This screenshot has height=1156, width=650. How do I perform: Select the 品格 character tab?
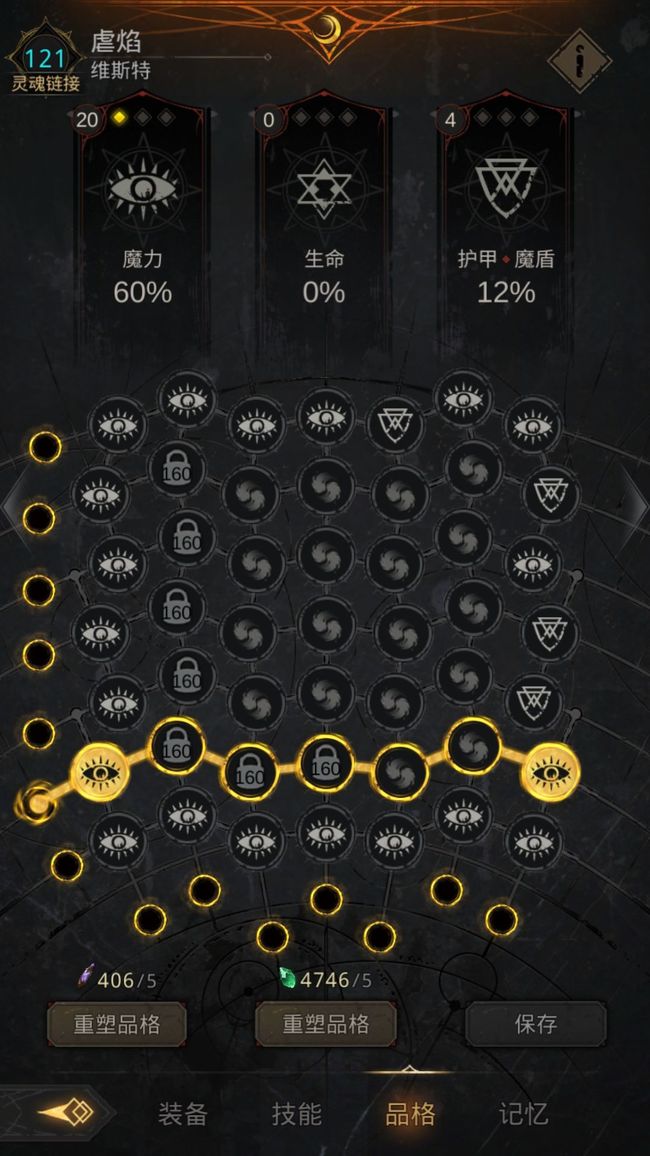[x=410, y=1114]
